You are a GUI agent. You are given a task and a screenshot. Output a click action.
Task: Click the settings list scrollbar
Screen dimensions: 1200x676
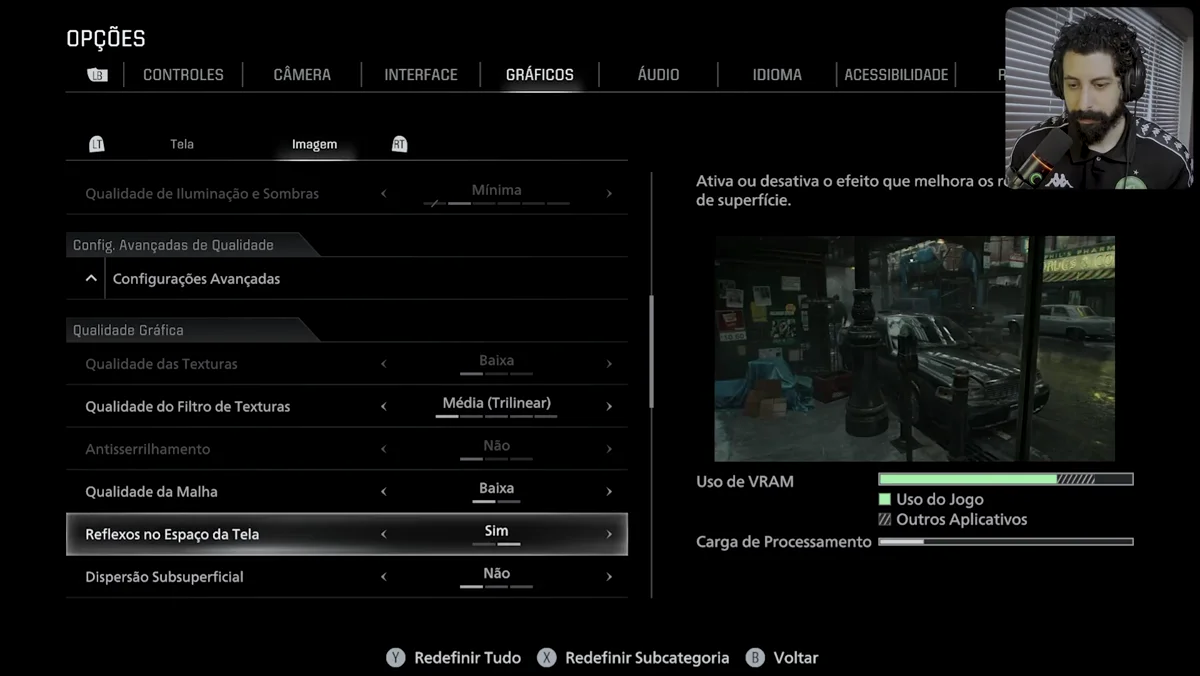tap(652, 352)
